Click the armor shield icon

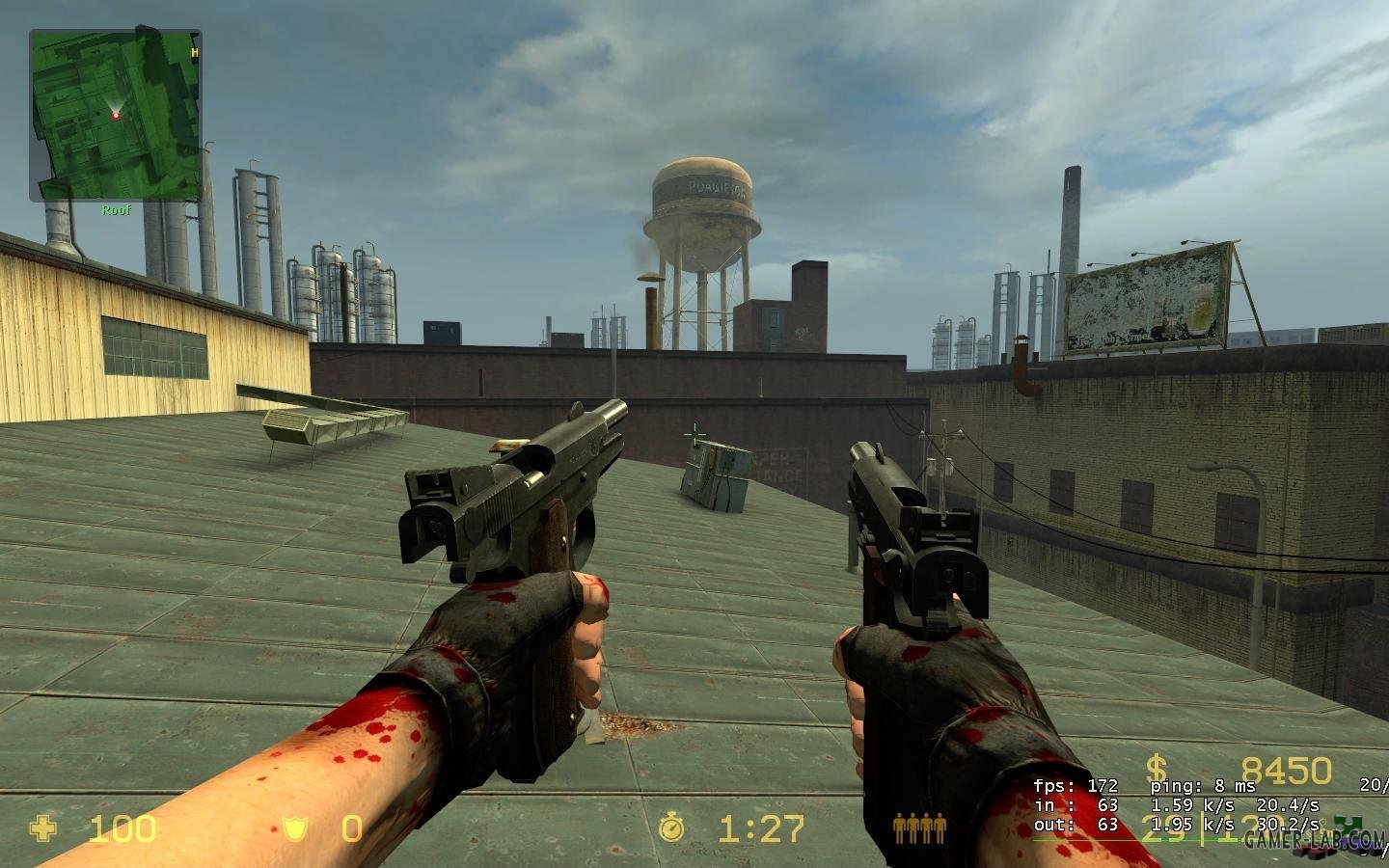coord(293,828)
